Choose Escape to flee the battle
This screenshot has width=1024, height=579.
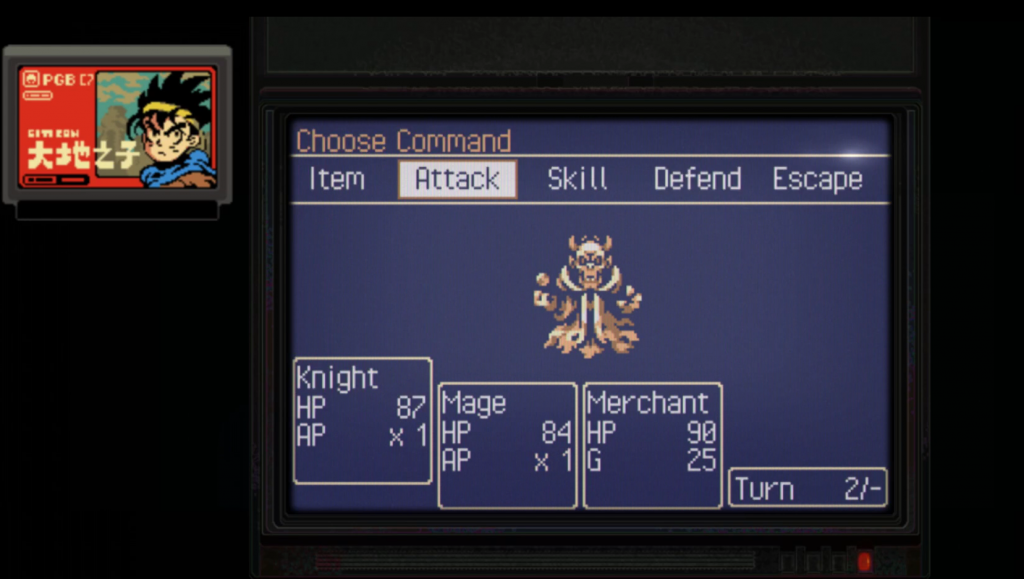click(x=817, y=180)
